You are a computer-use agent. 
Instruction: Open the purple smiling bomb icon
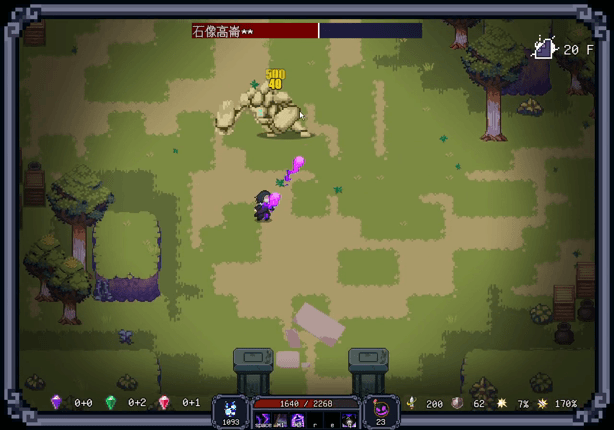pyautogui.click(x=380, y=408)
